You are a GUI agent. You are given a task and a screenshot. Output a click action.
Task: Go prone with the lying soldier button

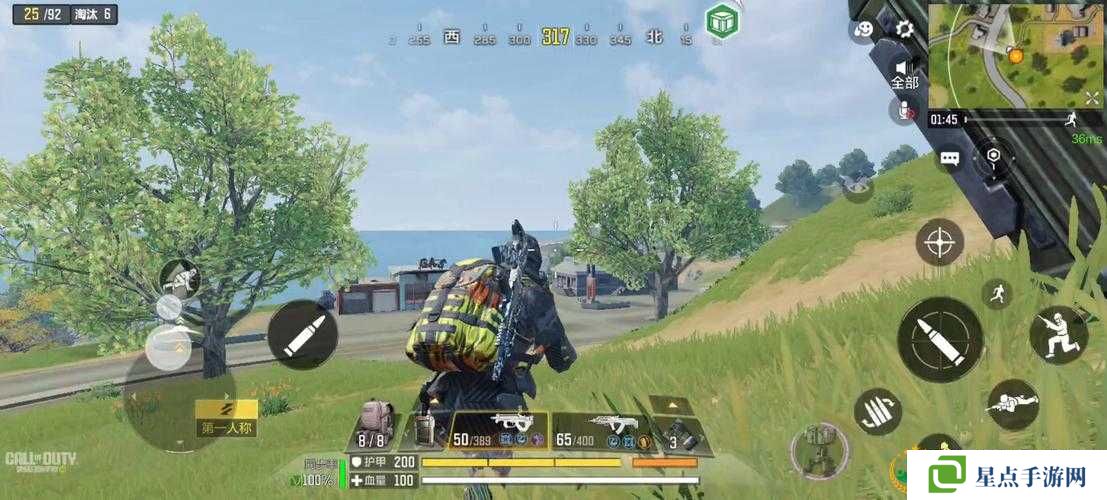coord(1012,403)
